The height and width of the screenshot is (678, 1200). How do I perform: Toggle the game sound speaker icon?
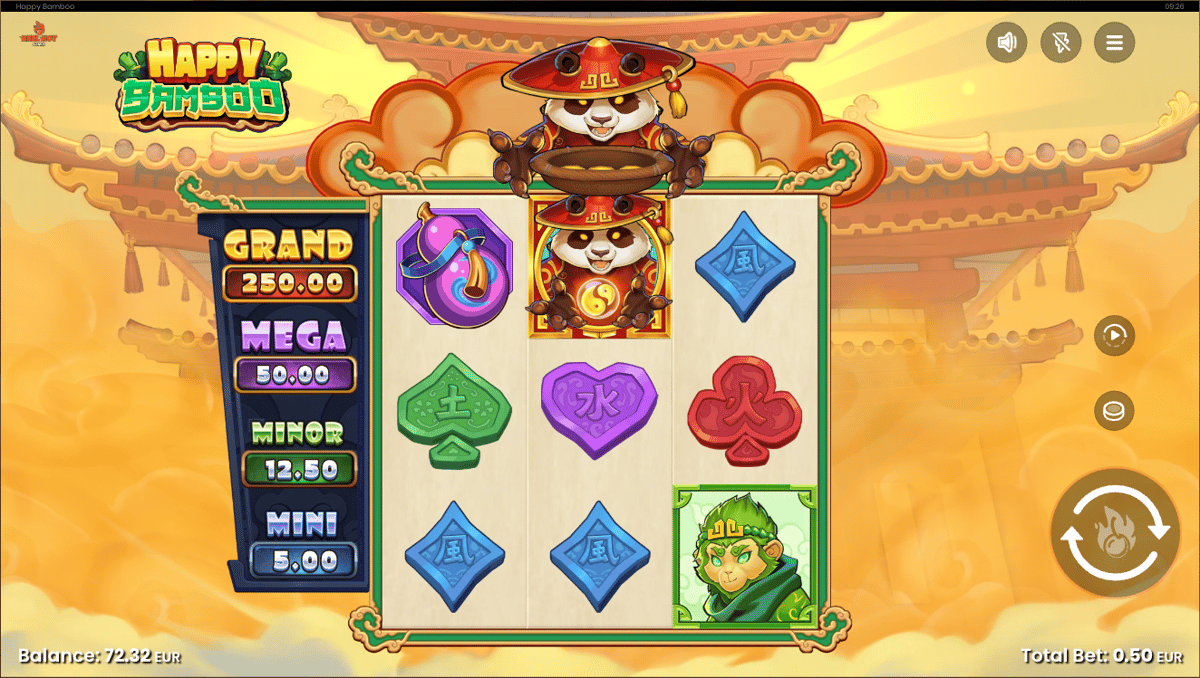coord(1007,43)
